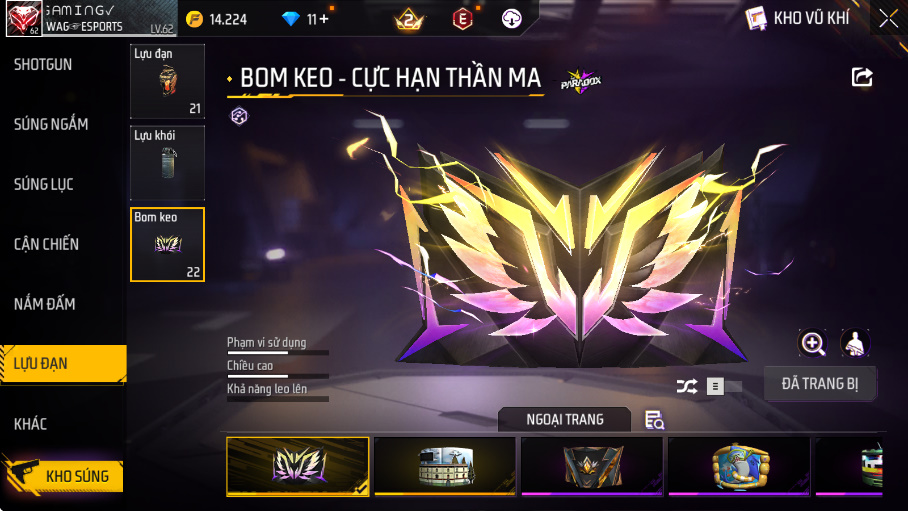
Task: Open the SÚNG NGẮM category
Action: [51, 124]
